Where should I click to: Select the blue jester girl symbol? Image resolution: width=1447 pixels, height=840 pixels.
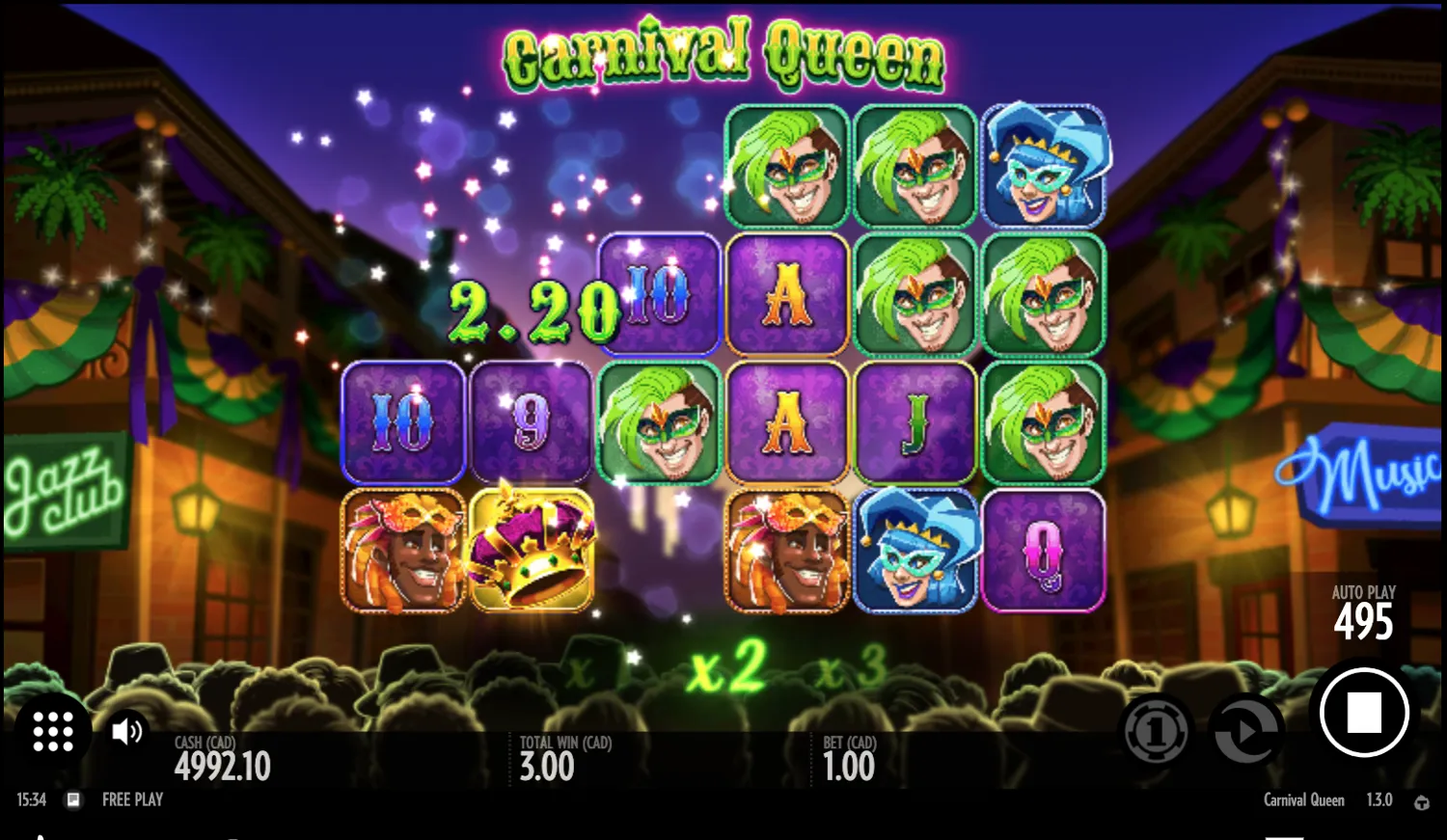(x=915, y=550)
